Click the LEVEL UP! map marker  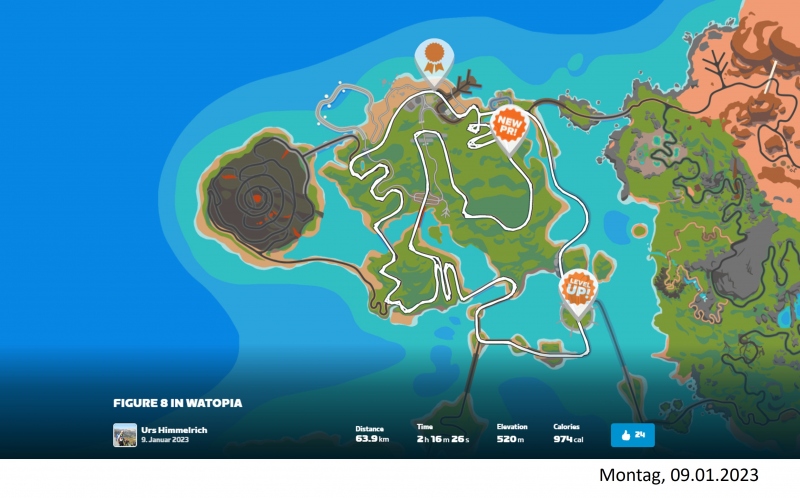coord(578,290)
